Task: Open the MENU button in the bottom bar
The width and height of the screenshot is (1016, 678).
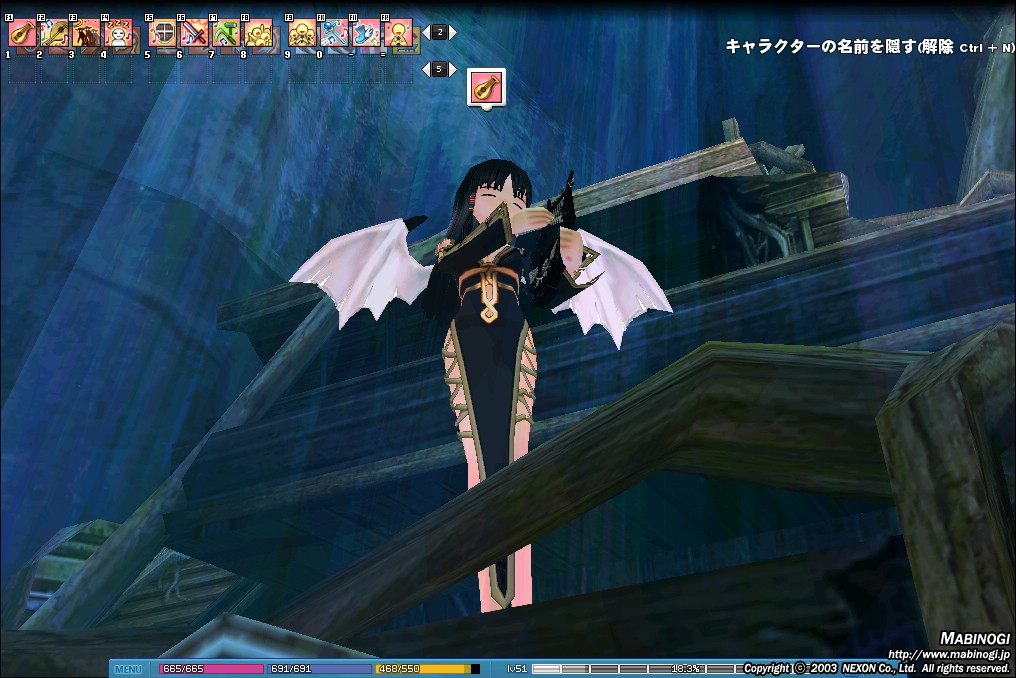Action: point(128,669)
